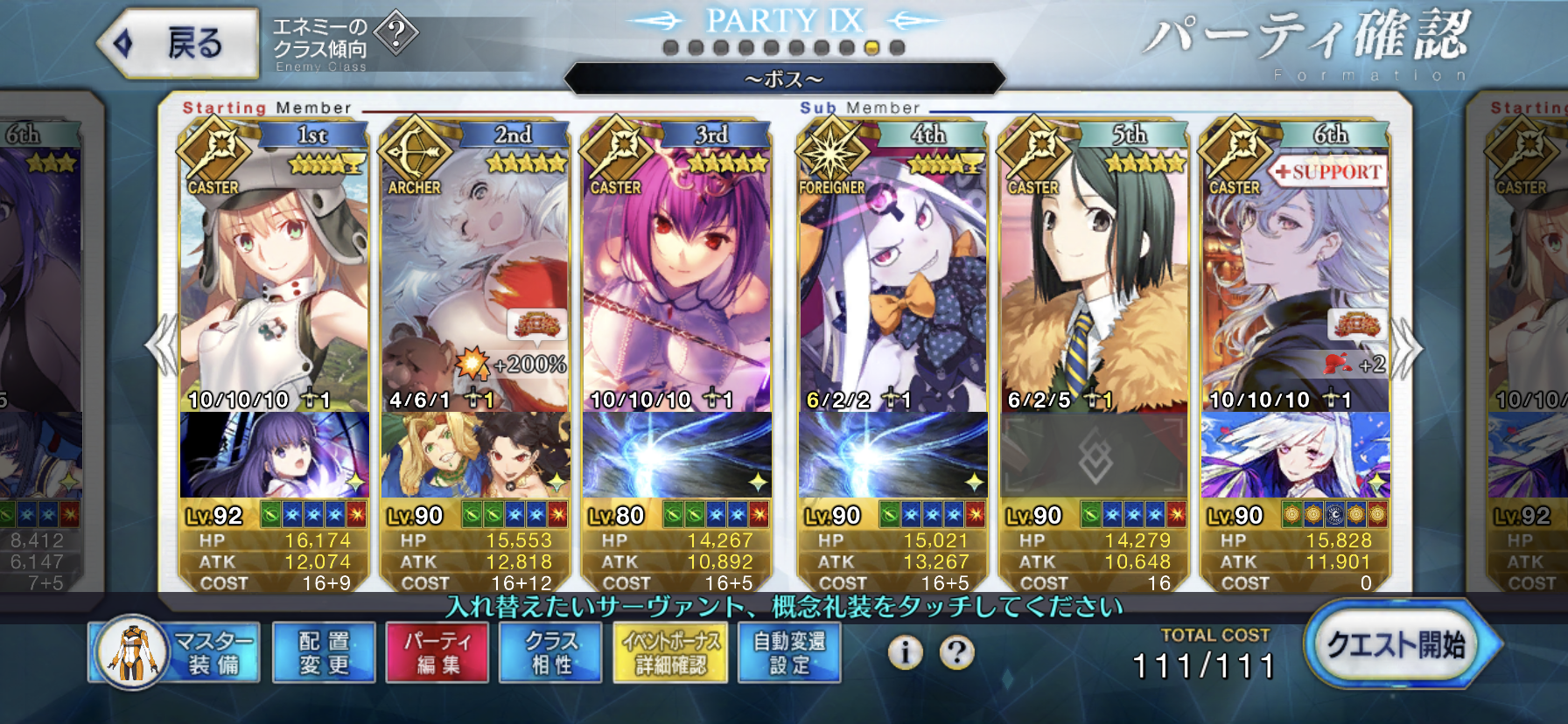Open パーティ編集 party edit screen
This screenshot has width=1568, height=724.
point(437,653)
